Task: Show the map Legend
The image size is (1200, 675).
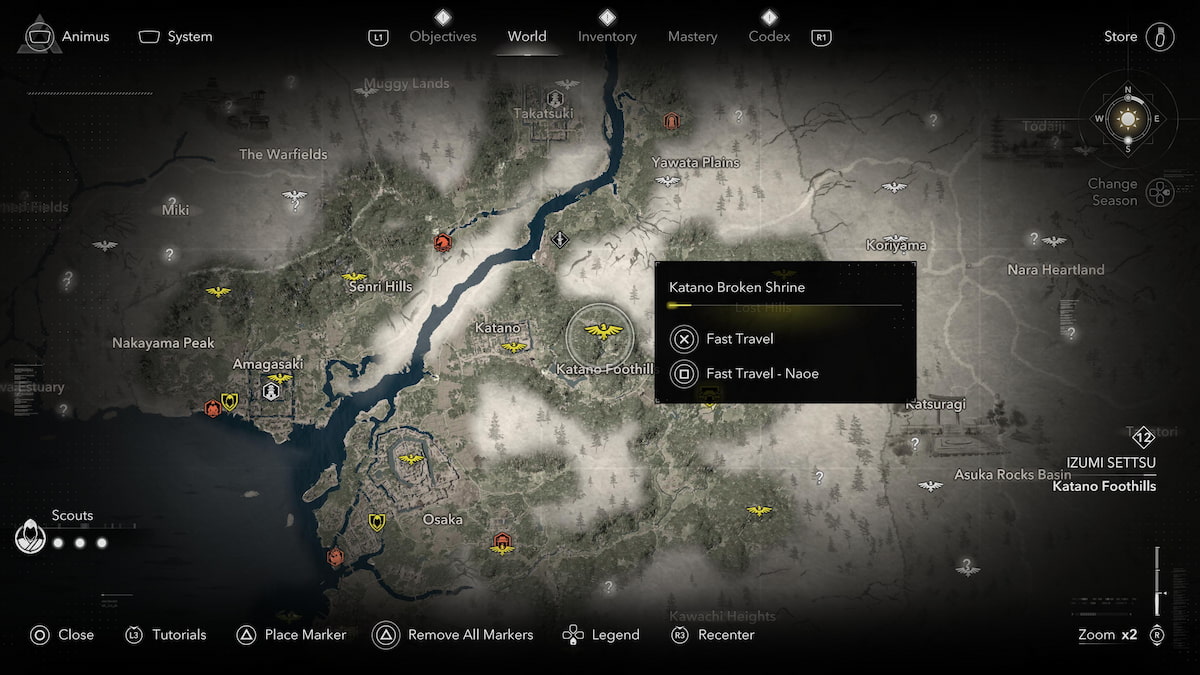Action: tap(601, 635)
